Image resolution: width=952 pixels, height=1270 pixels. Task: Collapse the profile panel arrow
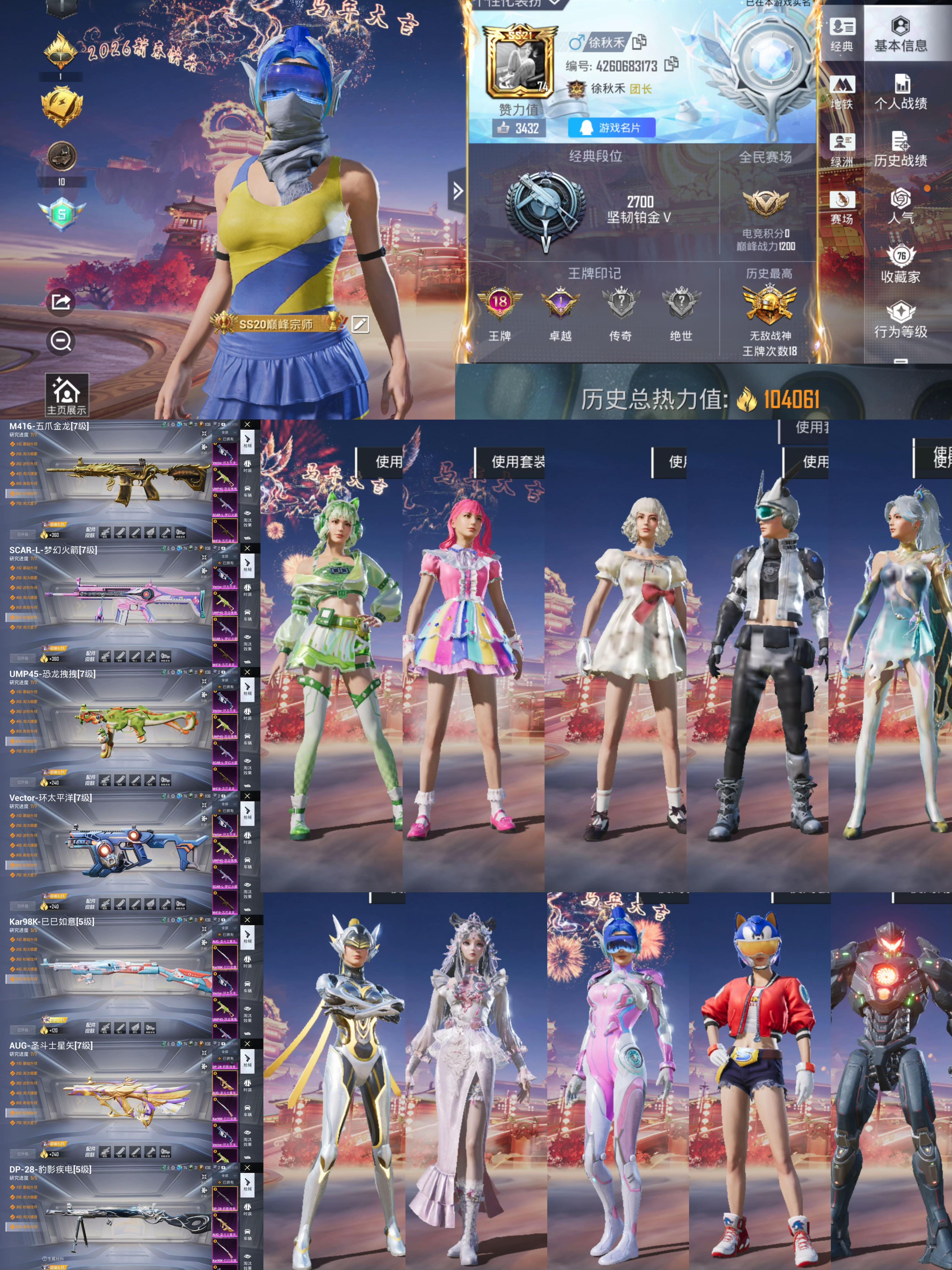457,191
